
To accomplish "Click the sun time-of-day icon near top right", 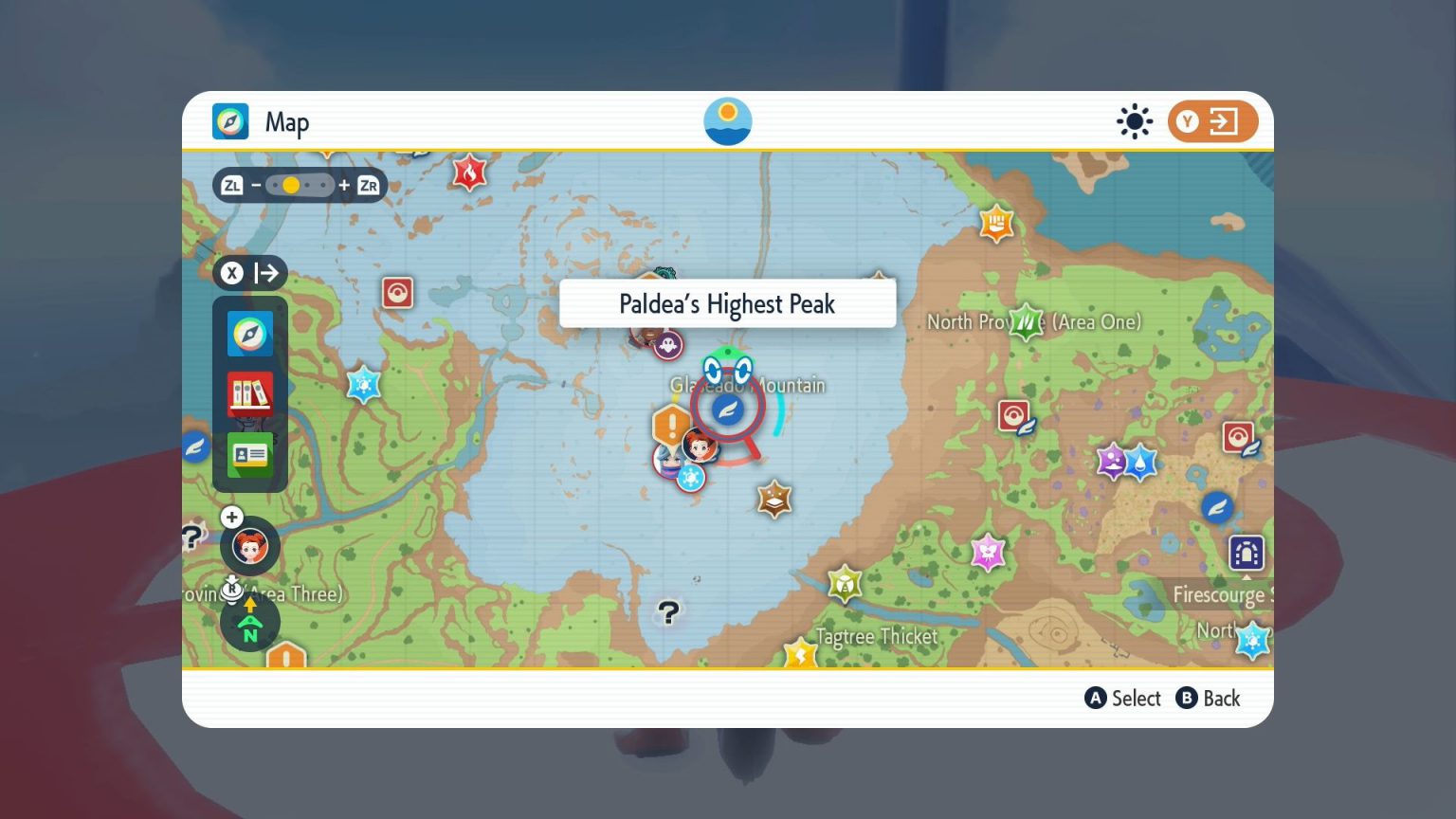I will pos(1135,121).
